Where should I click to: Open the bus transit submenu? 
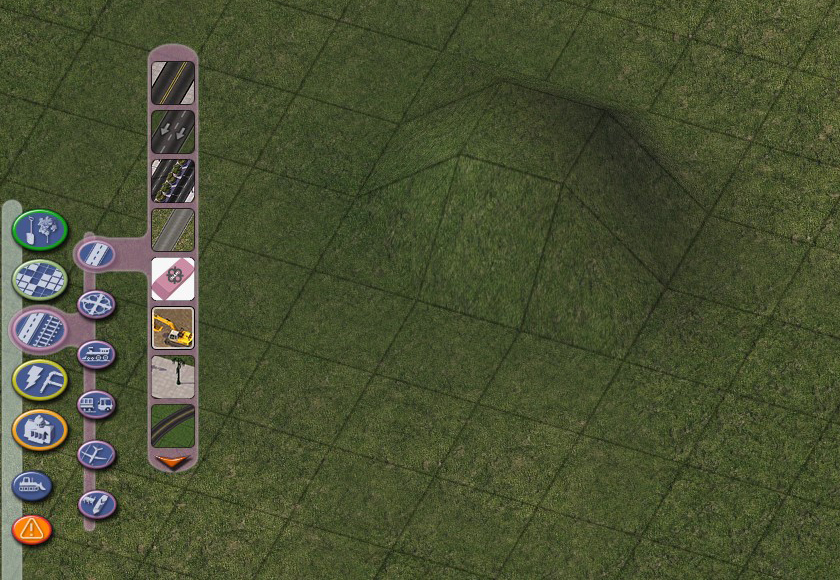(96, 404)
